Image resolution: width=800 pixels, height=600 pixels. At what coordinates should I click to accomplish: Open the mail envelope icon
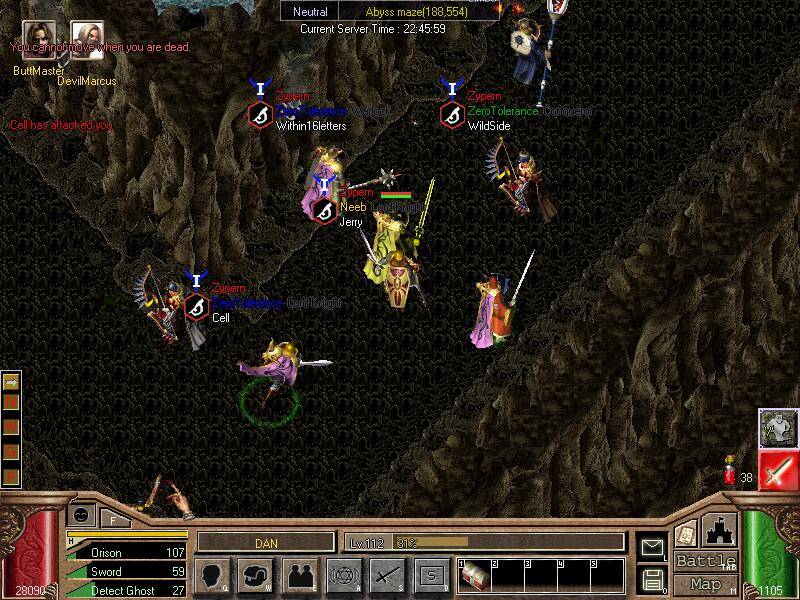point(652,546)
